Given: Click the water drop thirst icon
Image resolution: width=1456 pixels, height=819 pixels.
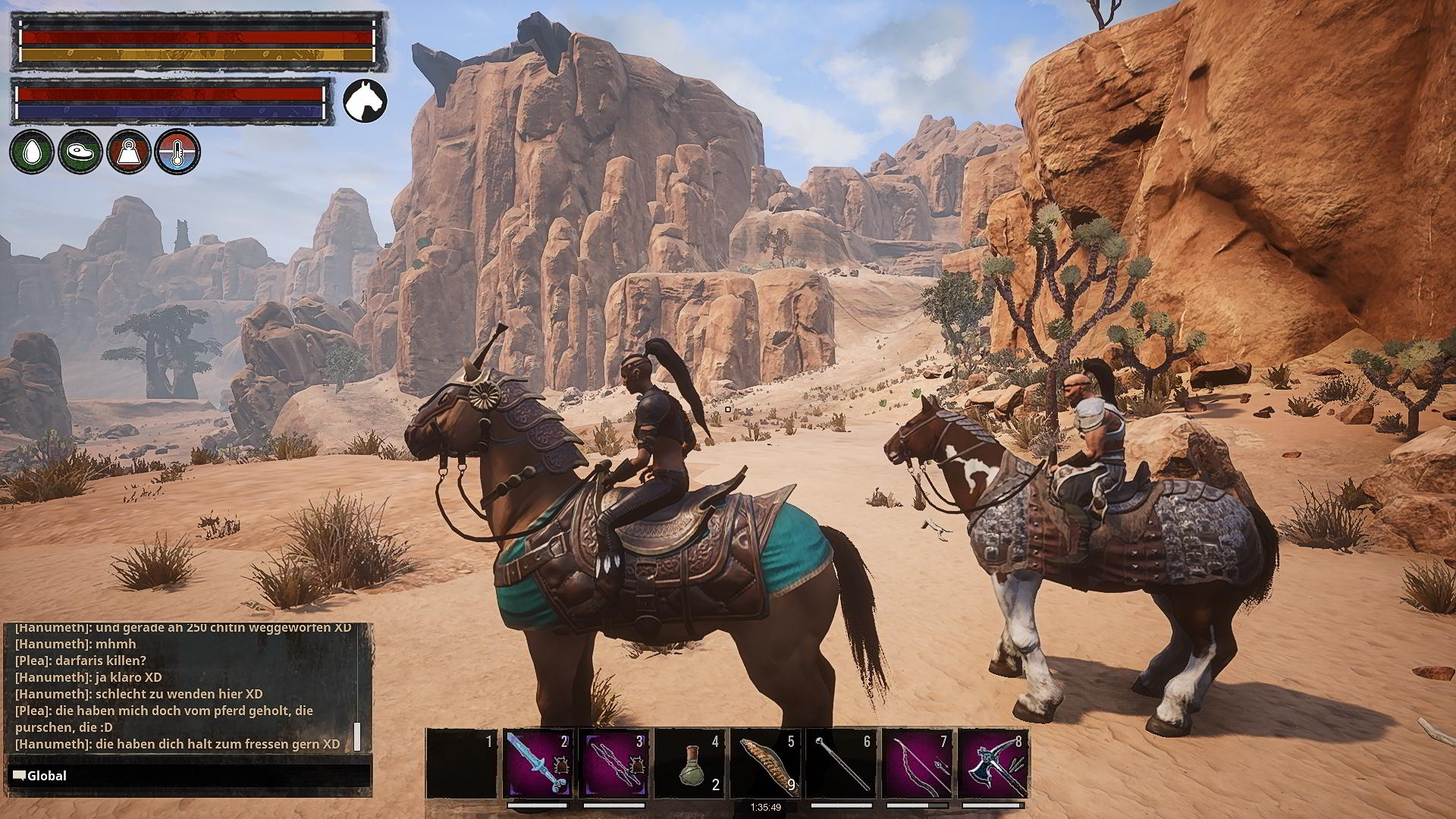Looking at the screenshot, I should (31, 151).
